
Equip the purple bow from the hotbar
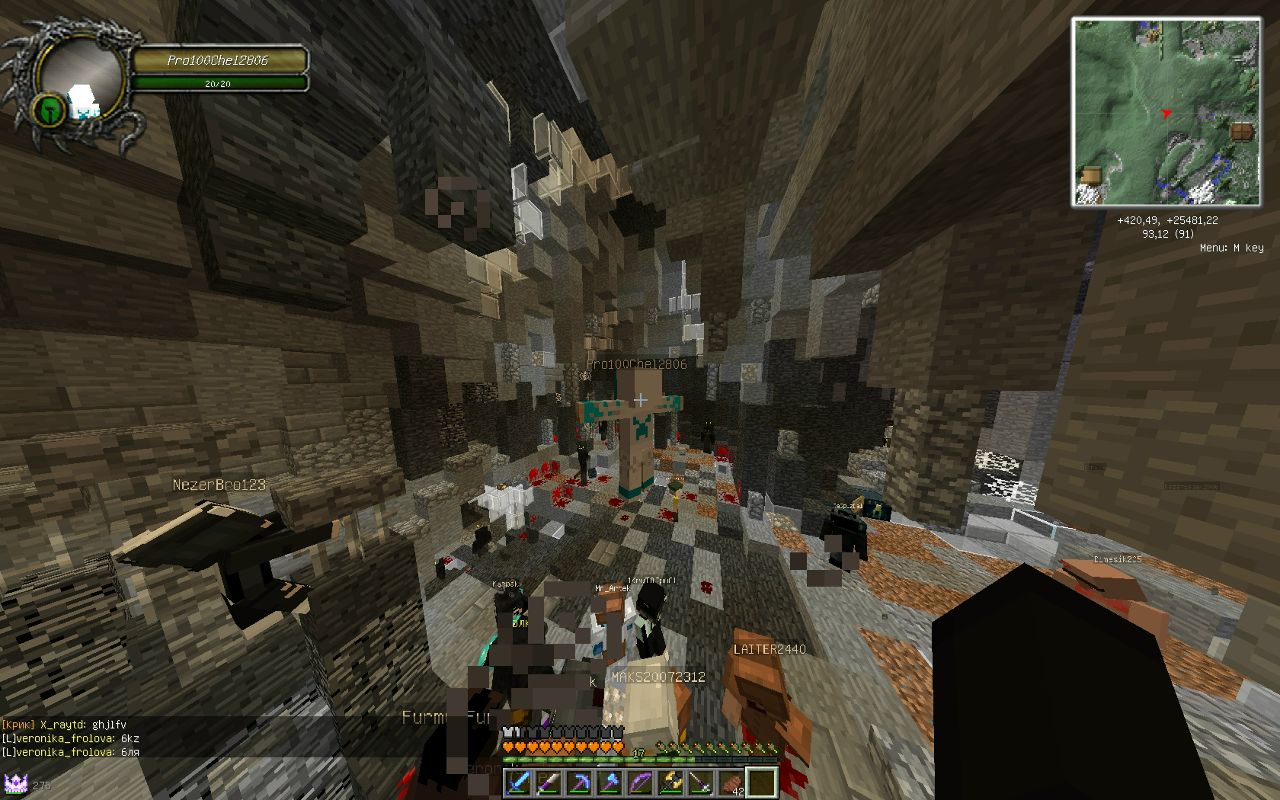pos(640,782)
